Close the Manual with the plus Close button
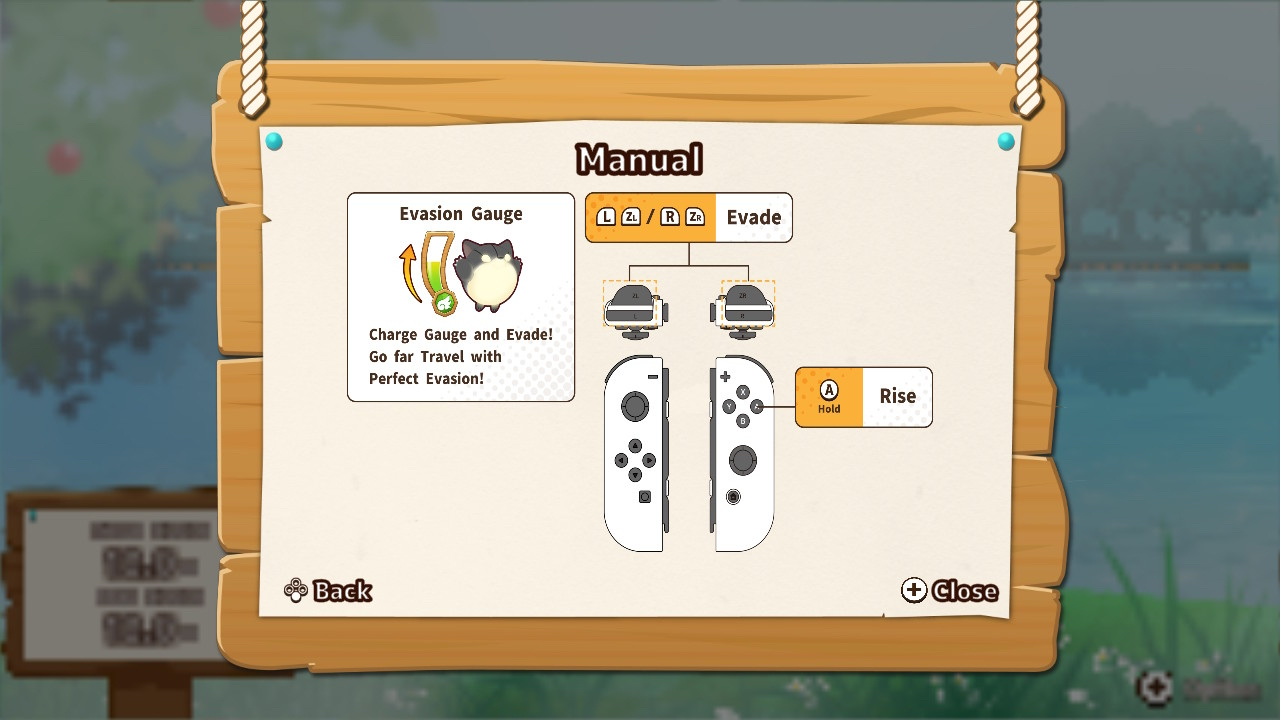This screenshot has width=1280, height=720. 946,591
